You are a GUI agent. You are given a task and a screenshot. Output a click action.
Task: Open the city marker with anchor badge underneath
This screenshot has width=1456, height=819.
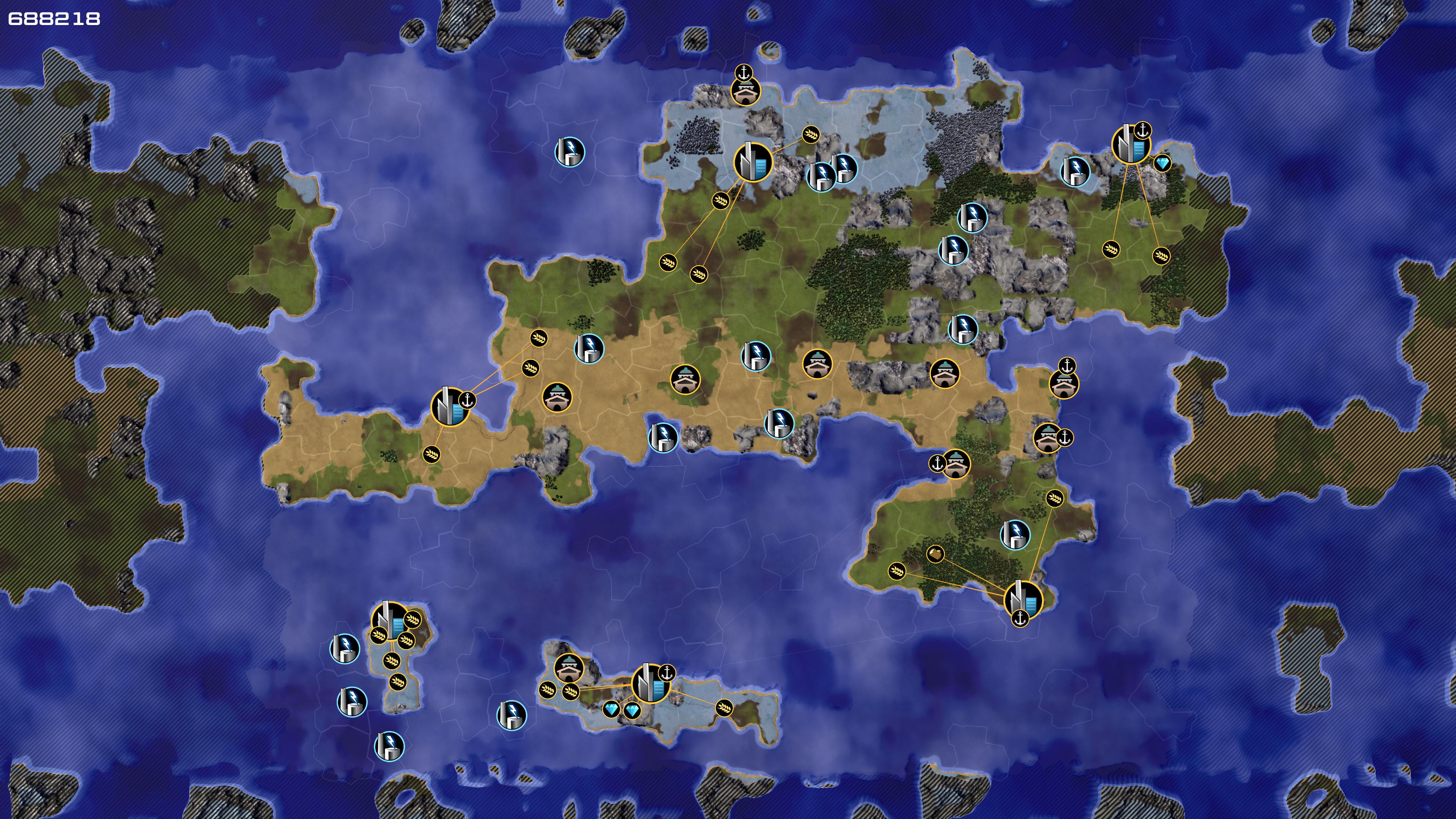1023,599
